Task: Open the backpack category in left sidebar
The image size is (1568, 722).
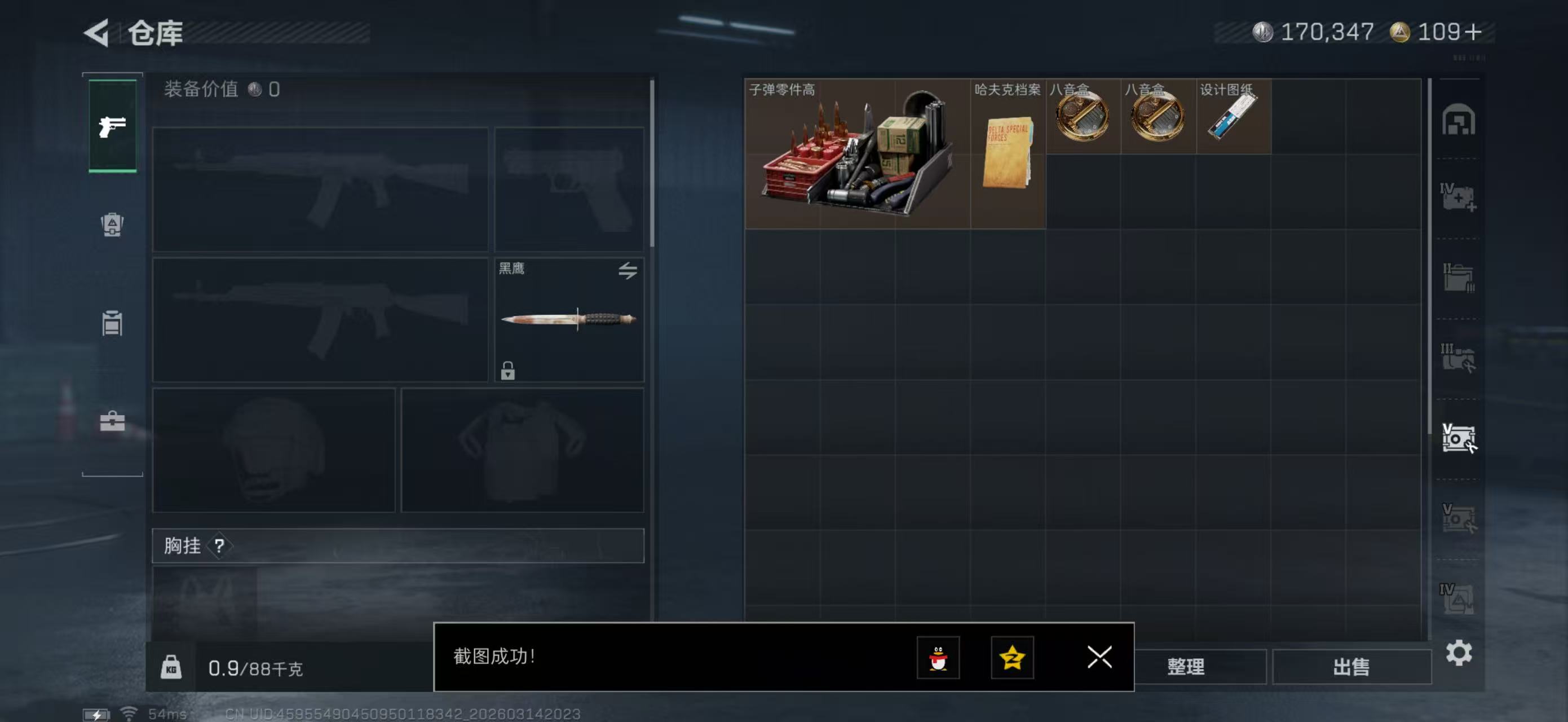Action: [x=112, y=226]
